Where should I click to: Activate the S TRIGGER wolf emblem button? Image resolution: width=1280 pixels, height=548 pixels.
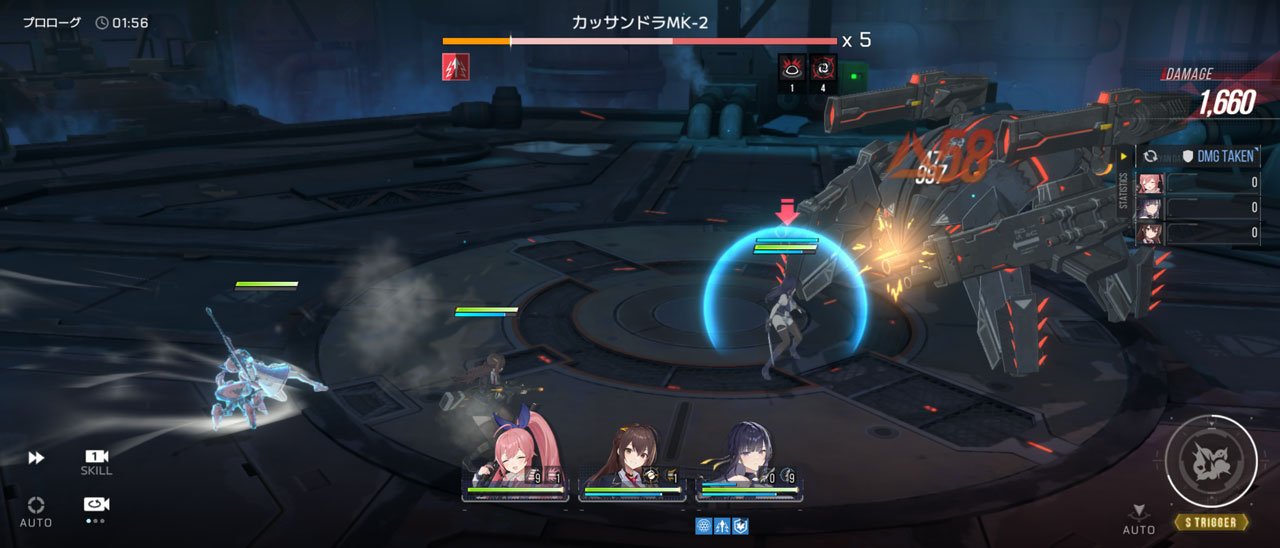(1211, 461)
